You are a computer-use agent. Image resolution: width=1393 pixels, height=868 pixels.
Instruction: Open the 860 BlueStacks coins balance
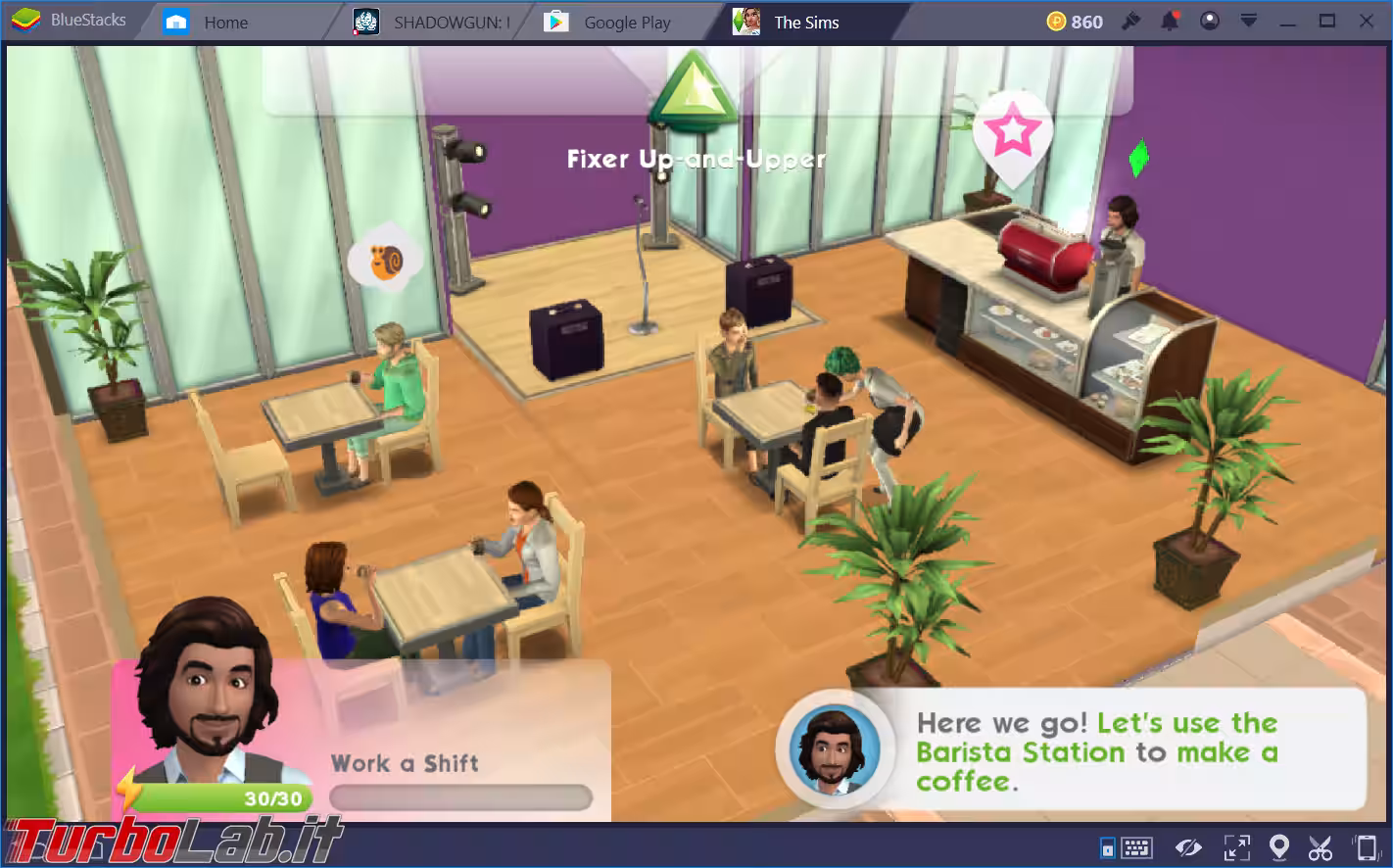click(x=1075, y=22)
